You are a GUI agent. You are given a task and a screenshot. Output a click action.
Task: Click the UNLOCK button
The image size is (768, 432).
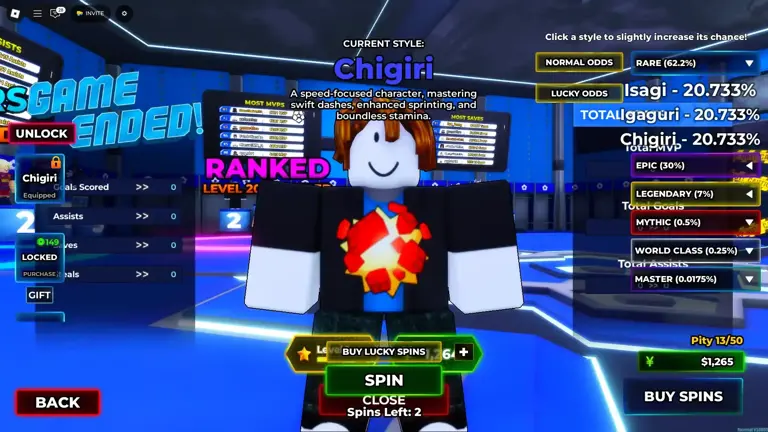pyautogui.click(x=41, y=133)
